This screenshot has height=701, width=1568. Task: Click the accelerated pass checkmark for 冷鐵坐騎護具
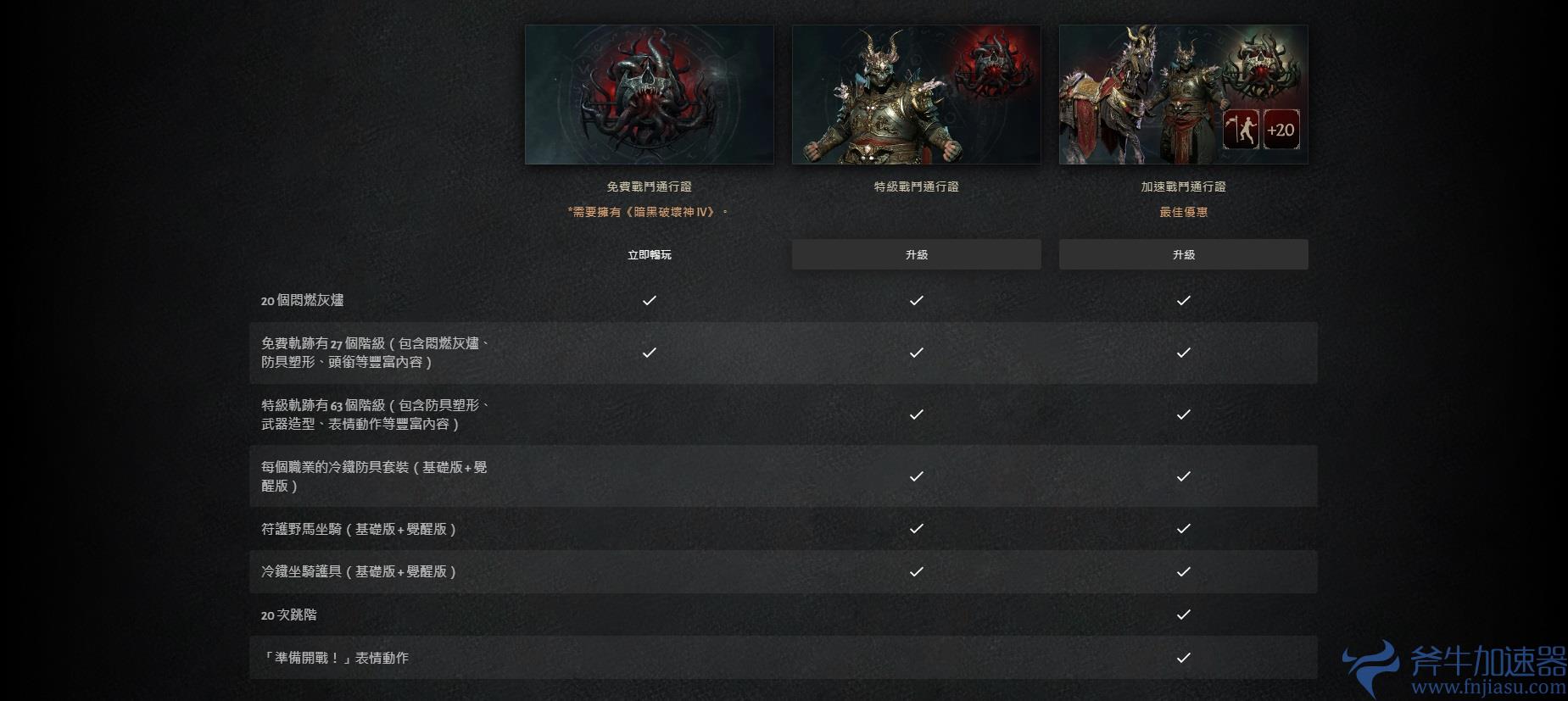[x=1183, y=571]
